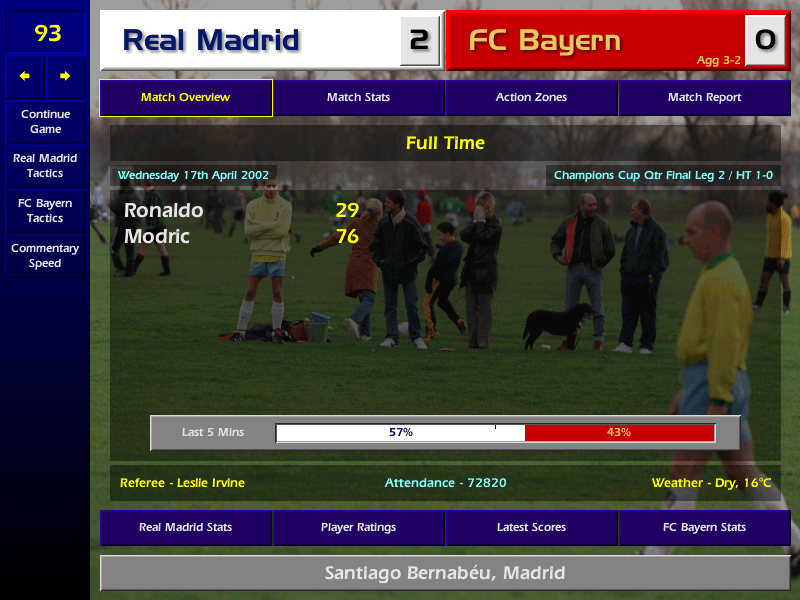Image resolution: width=800 pixels, height=600 pixels.
Task: View Real Madrid Stats
Action: (186, 527)
